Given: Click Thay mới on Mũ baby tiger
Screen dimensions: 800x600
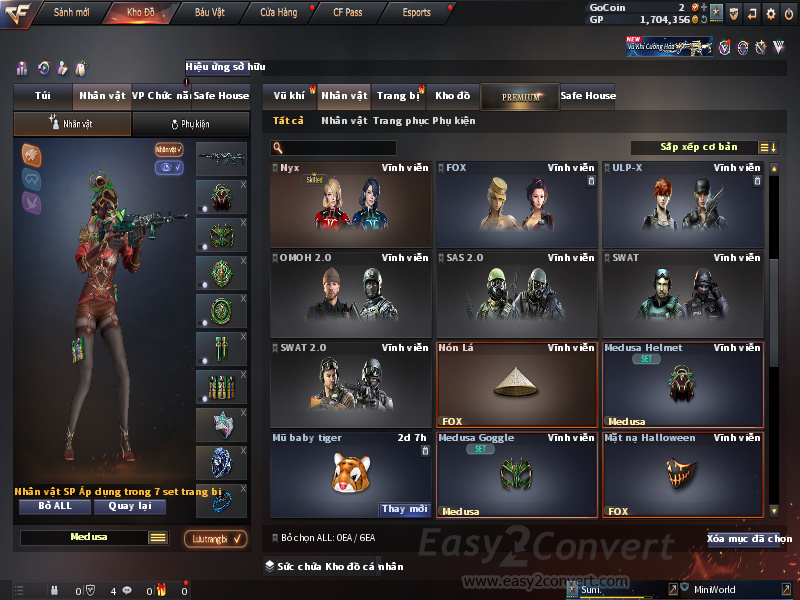Looking at the screenshot, I should [404, 509].
